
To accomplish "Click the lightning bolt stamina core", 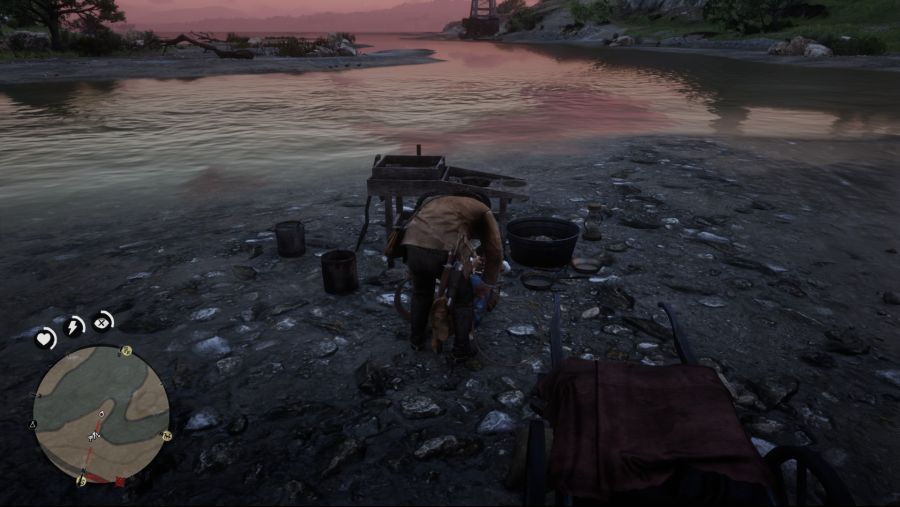I will pyautogui.click(x=75, y=326).
